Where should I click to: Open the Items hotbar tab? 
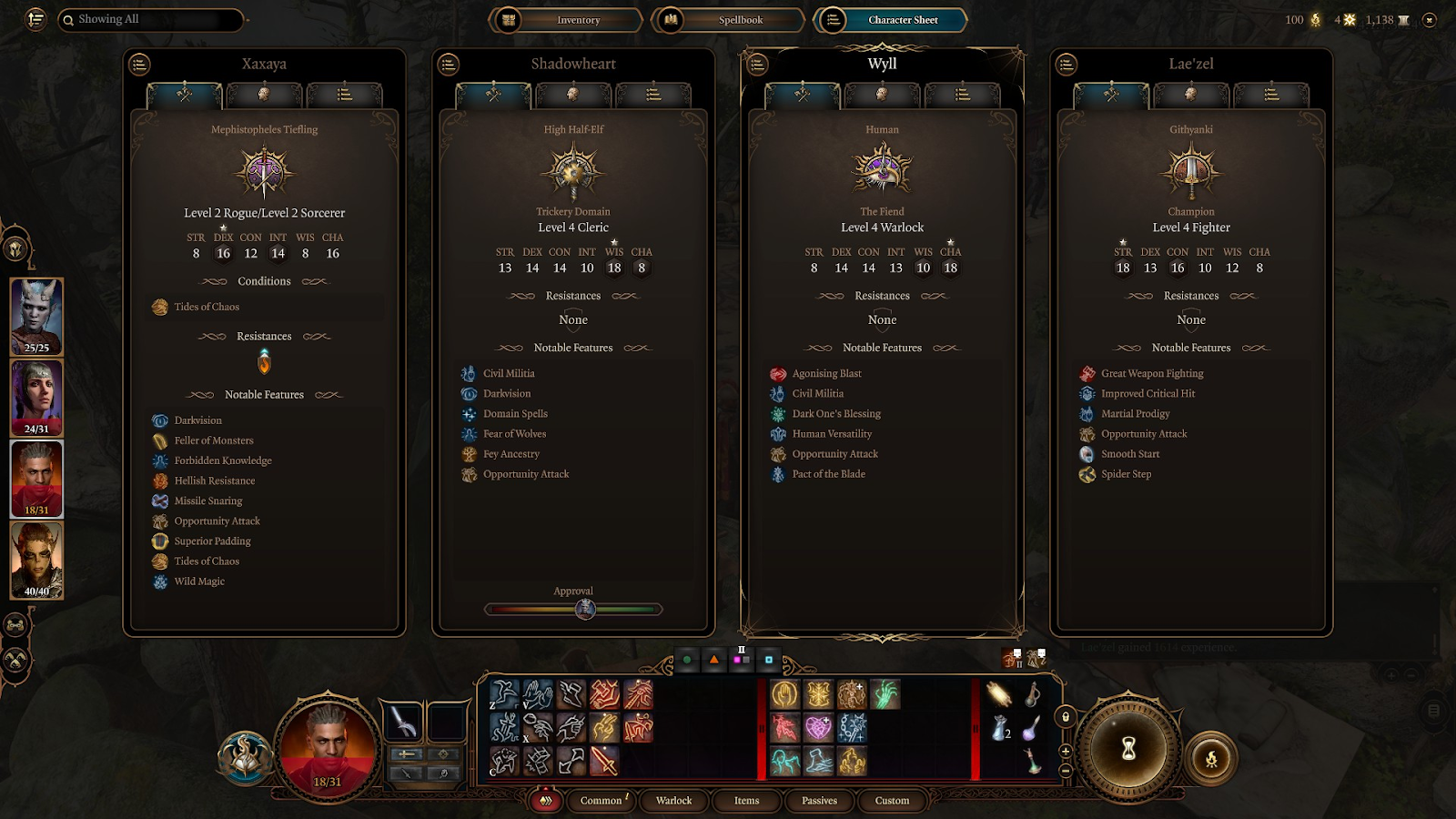coord(746,801)
